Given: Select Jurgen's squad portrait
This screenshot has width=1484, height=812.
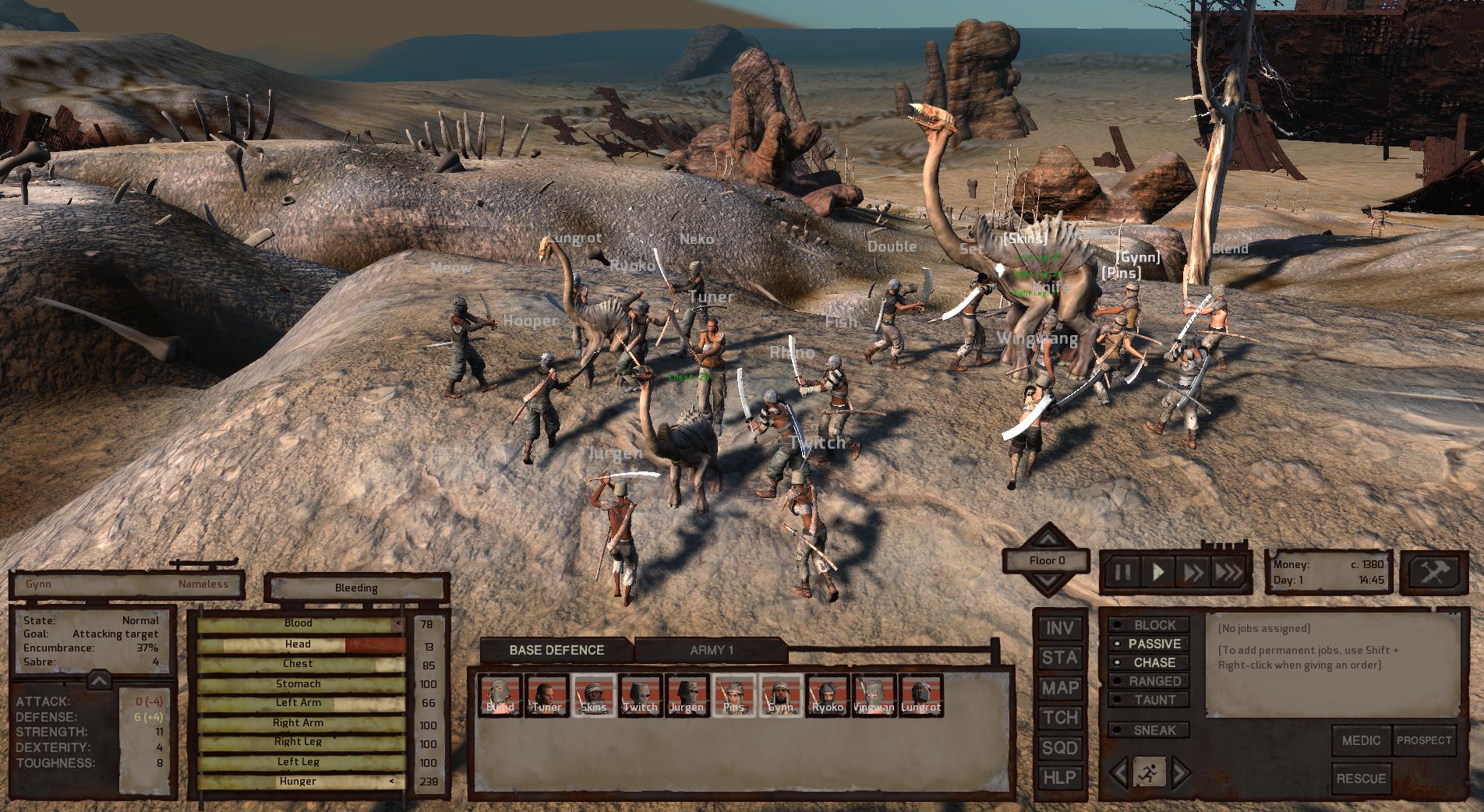Looking at the screenshot, I should 686,696.
